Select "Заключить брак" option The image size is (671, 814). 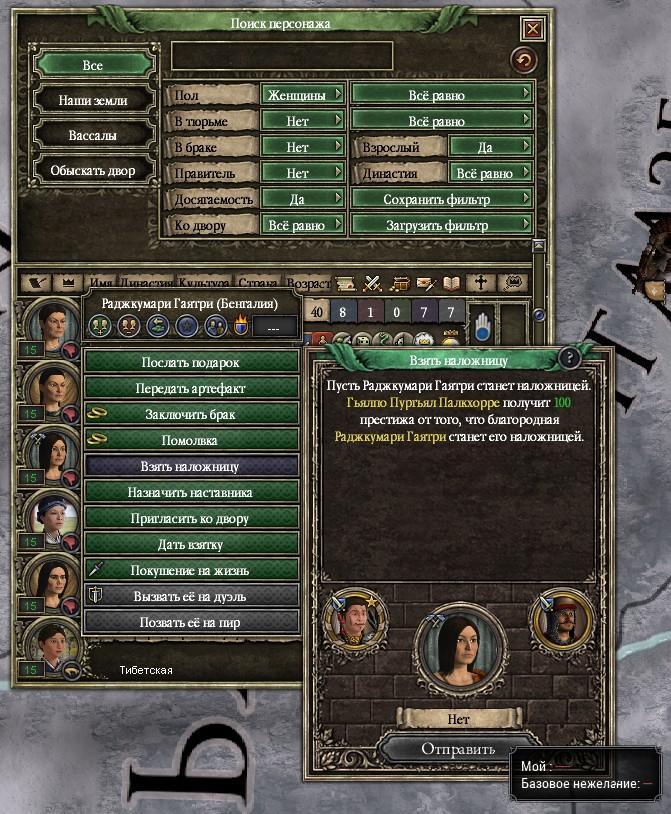click(x=191, y=414)
